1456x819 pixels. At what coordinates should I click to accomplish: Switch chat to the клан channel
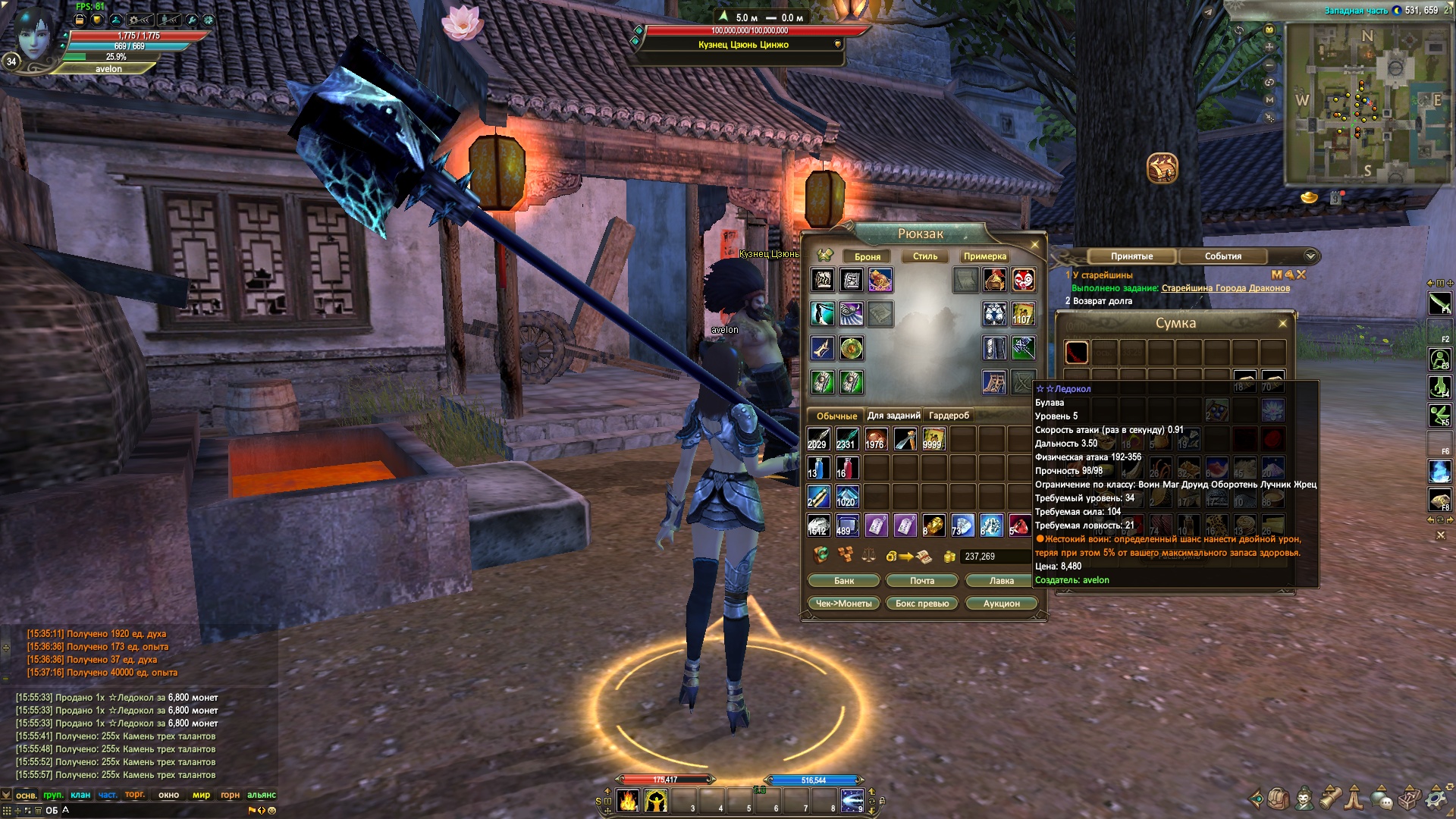pos(80,795)
